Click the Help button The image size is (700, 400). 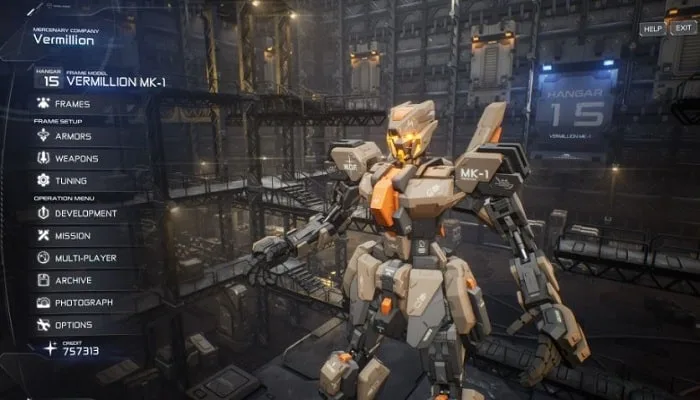click(x=652, y=29)
